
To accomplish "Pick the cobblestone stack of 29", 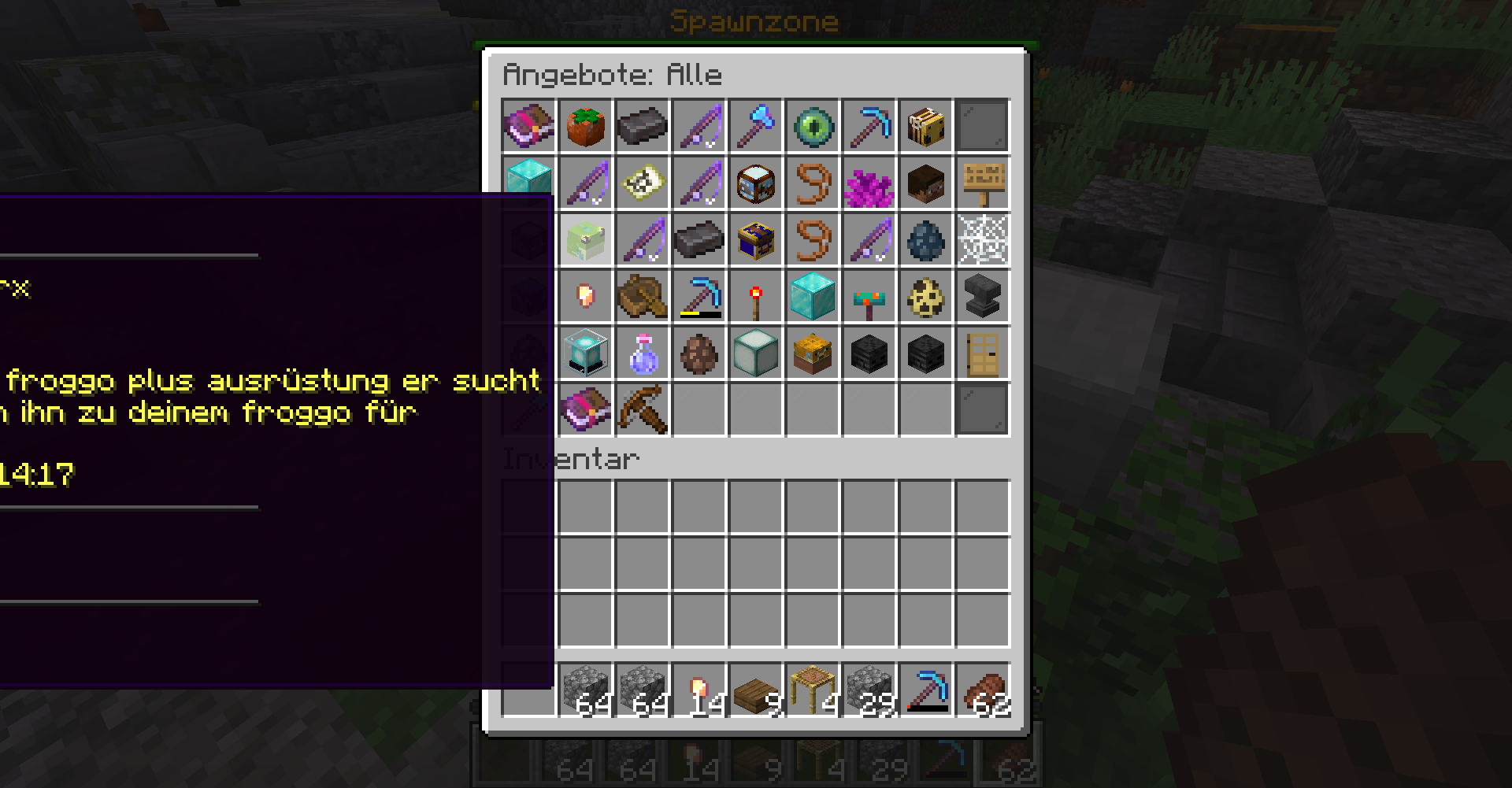I will point(869,690).
